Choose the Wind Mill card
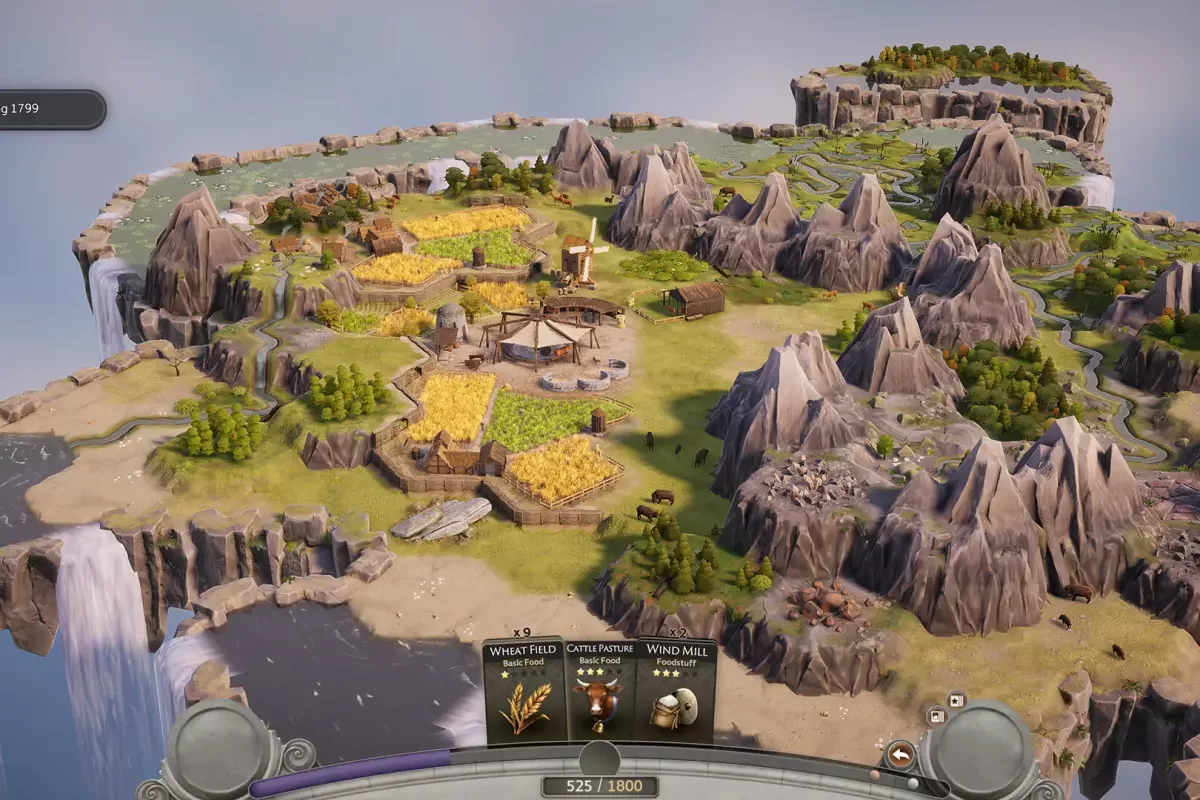This screenshot has width=1200, height=800. pos(676,690)
